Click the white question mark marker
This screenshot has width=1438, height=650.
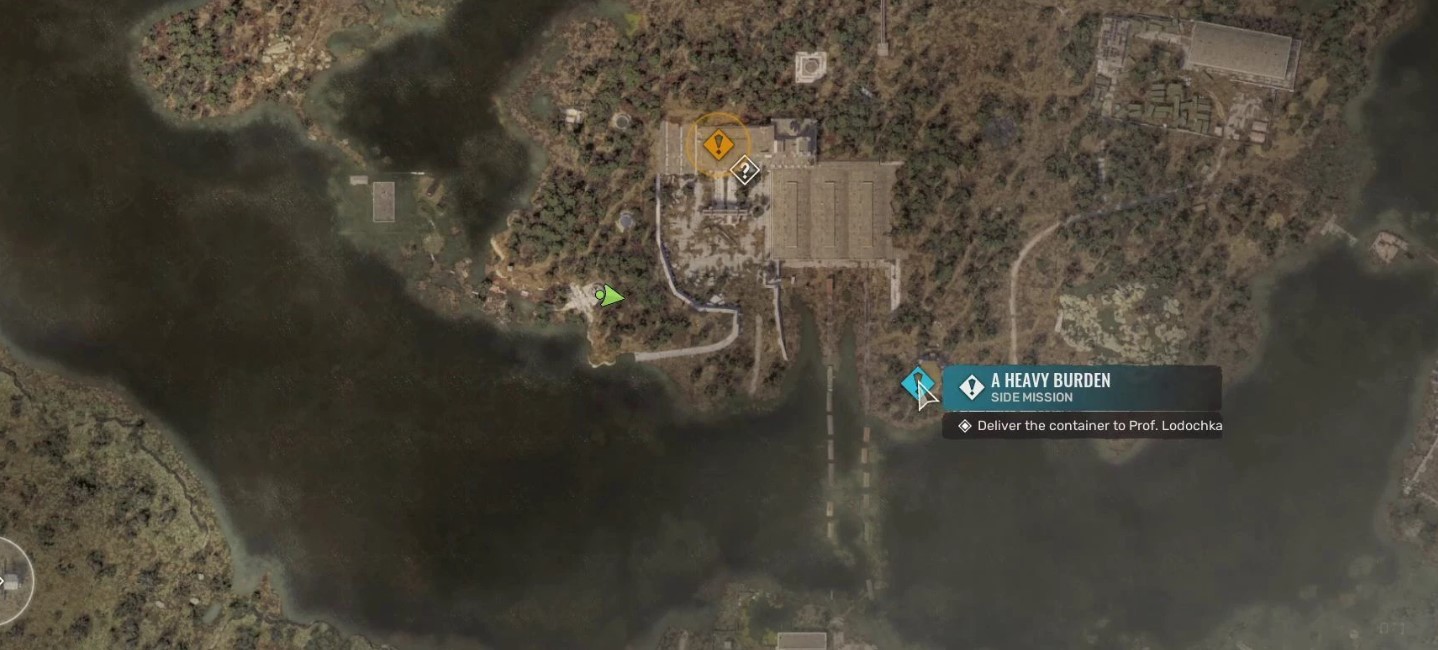[744, 171]
